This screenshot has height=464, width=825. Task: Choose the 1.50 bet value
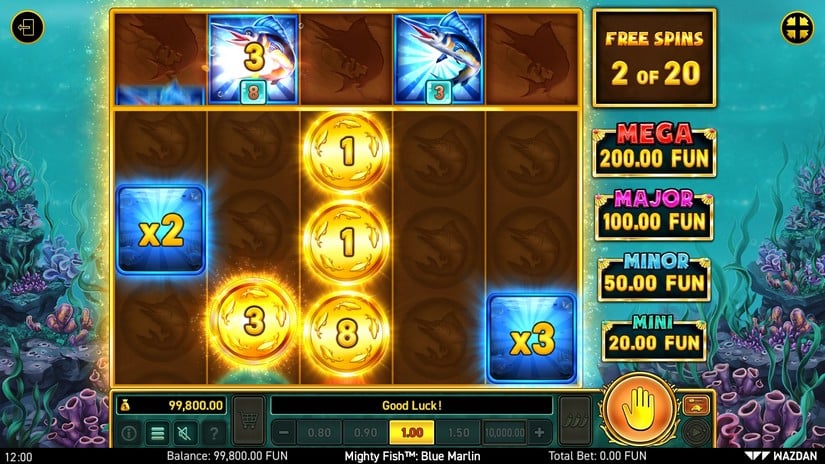coord(455,432)
